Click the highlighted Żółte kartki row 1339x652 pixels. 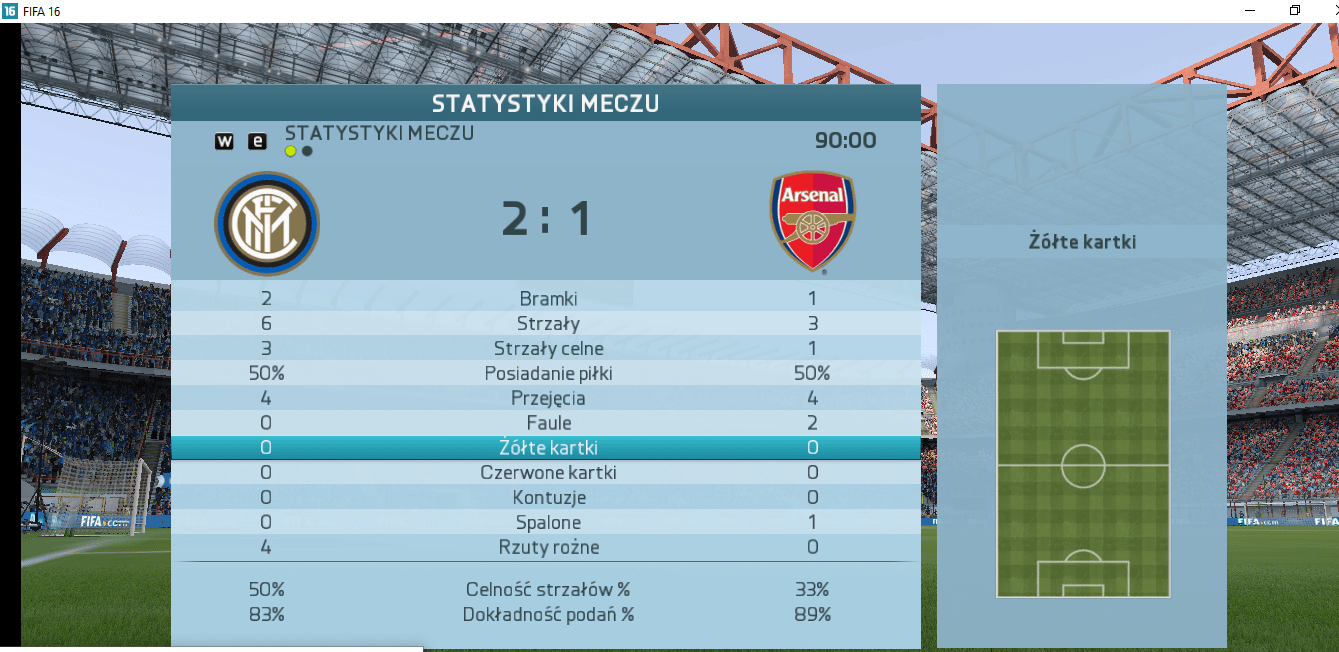(x=548, y=448)
